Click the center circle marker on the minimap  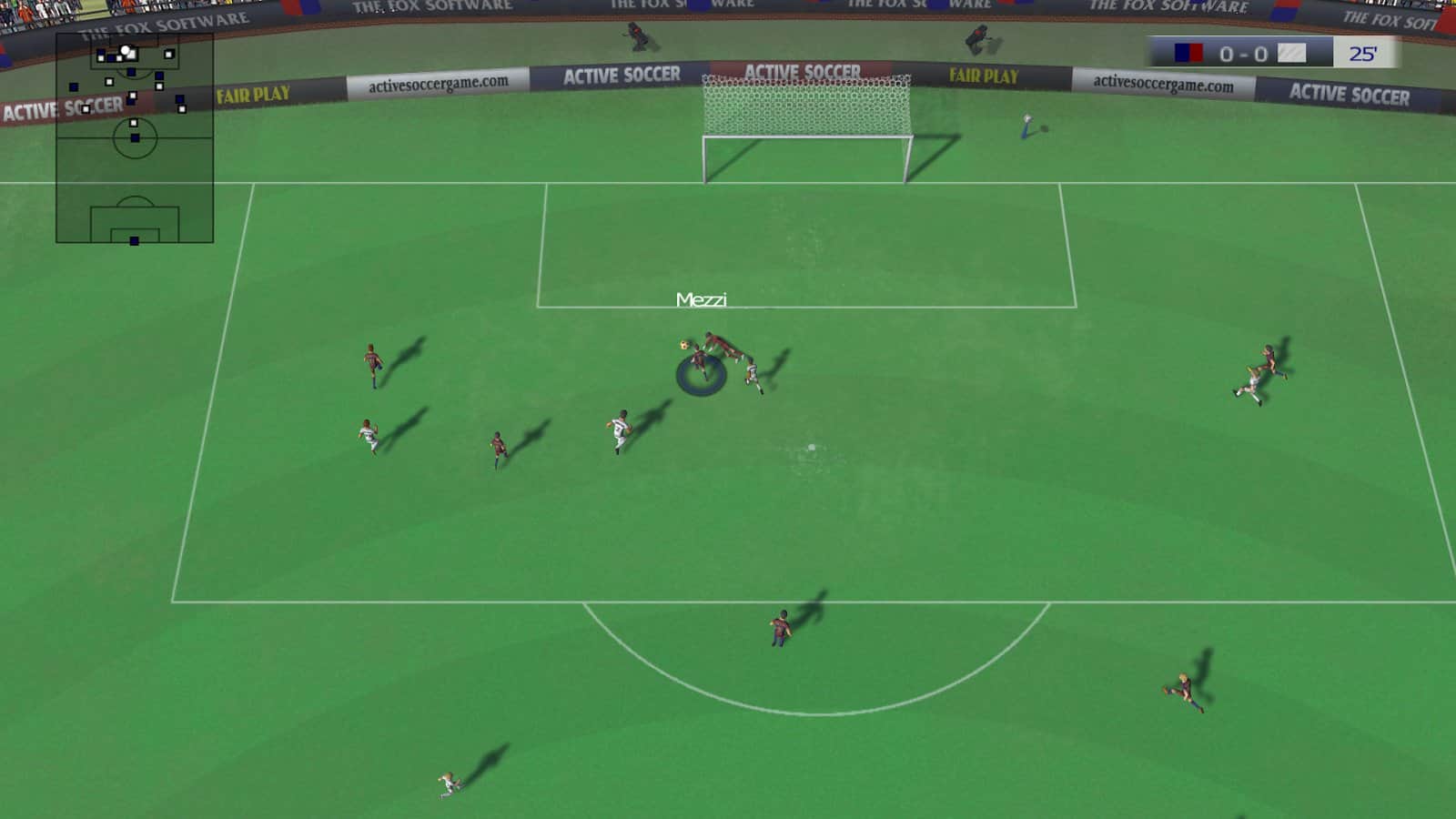[x=135, y=138]
